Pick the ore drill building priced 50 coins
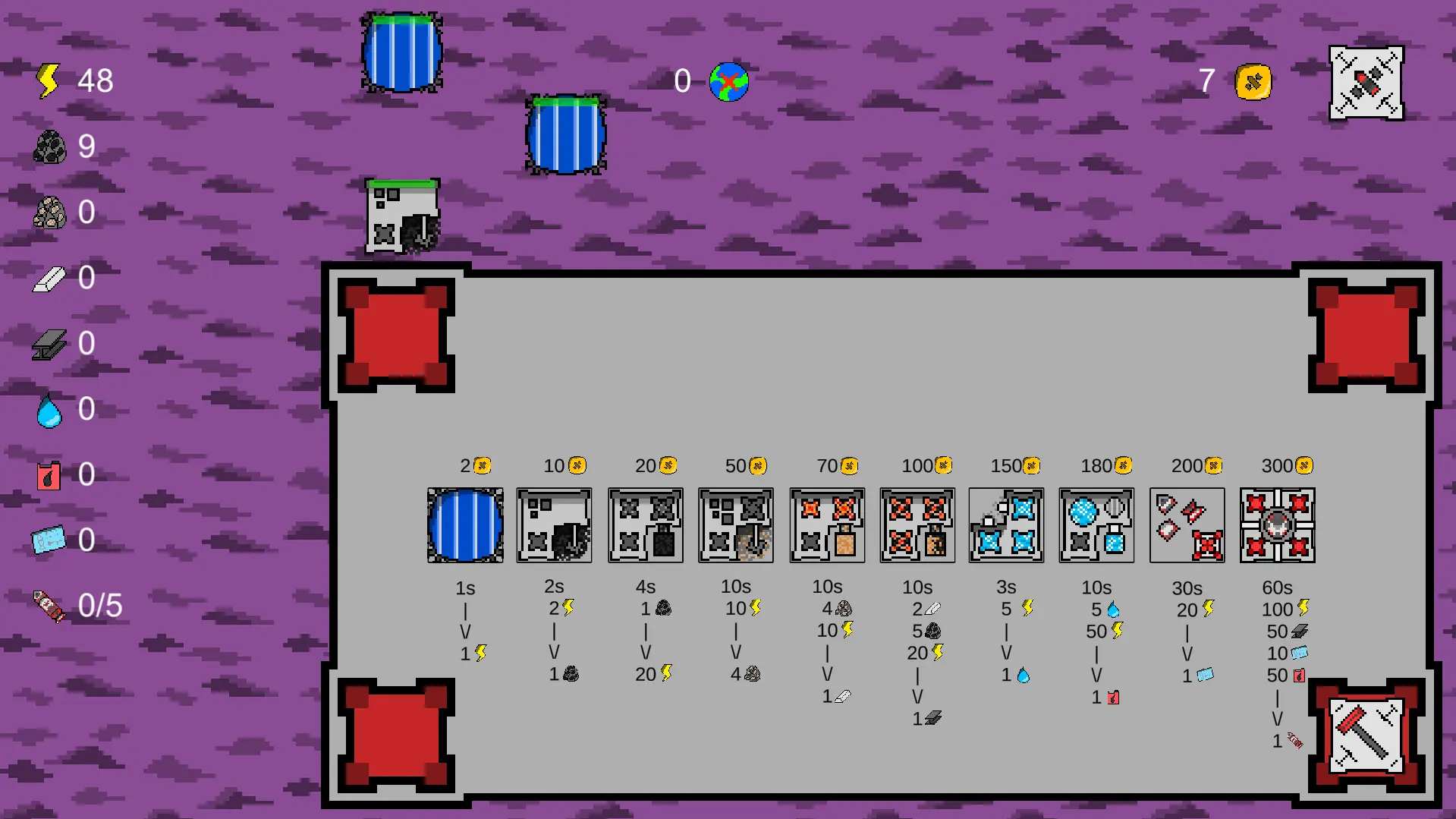 tap(735, 525)
